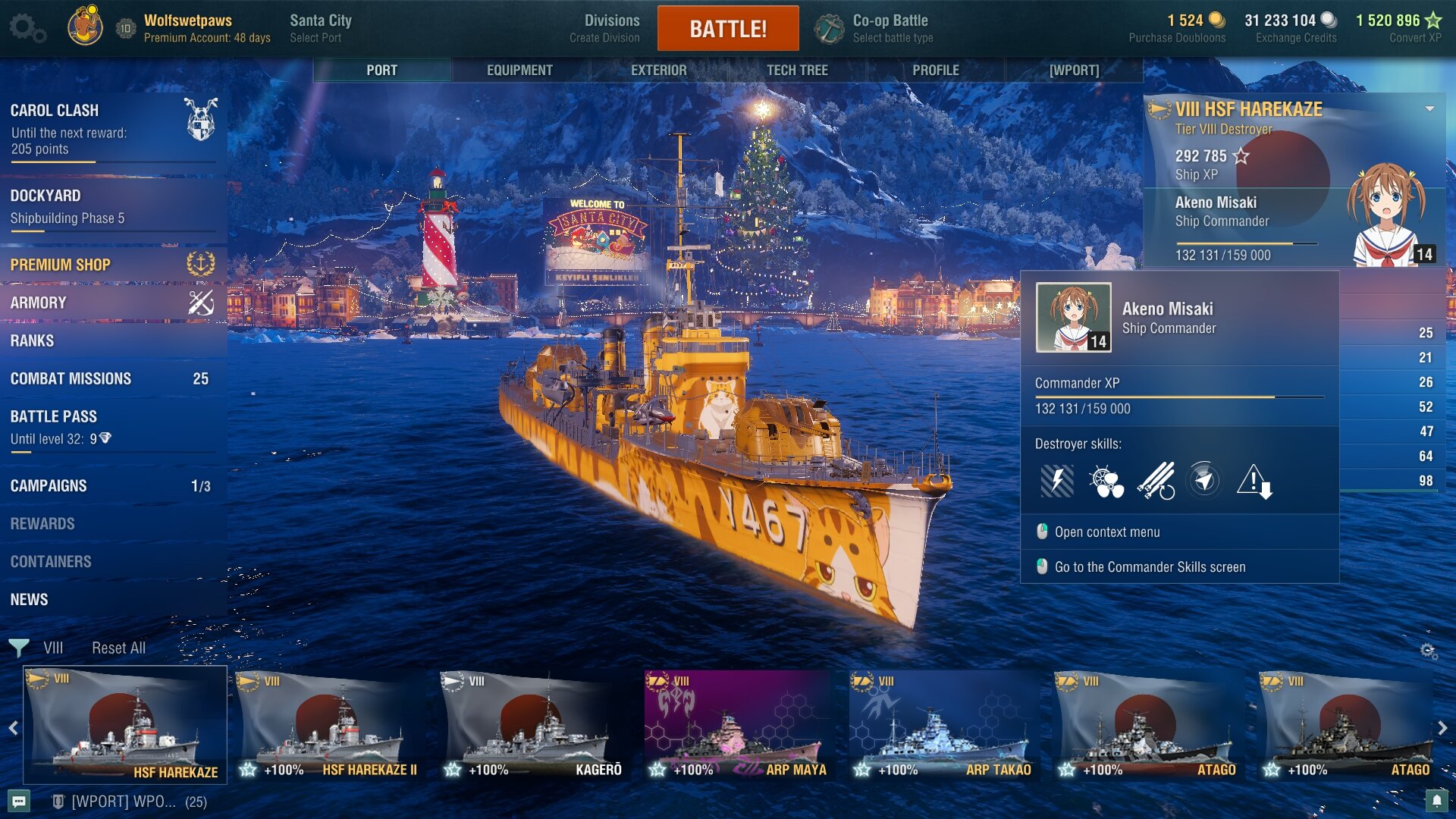Go to the Tech Tree tab
This screenshot has width=1456, height=819.
pos(796,70)
